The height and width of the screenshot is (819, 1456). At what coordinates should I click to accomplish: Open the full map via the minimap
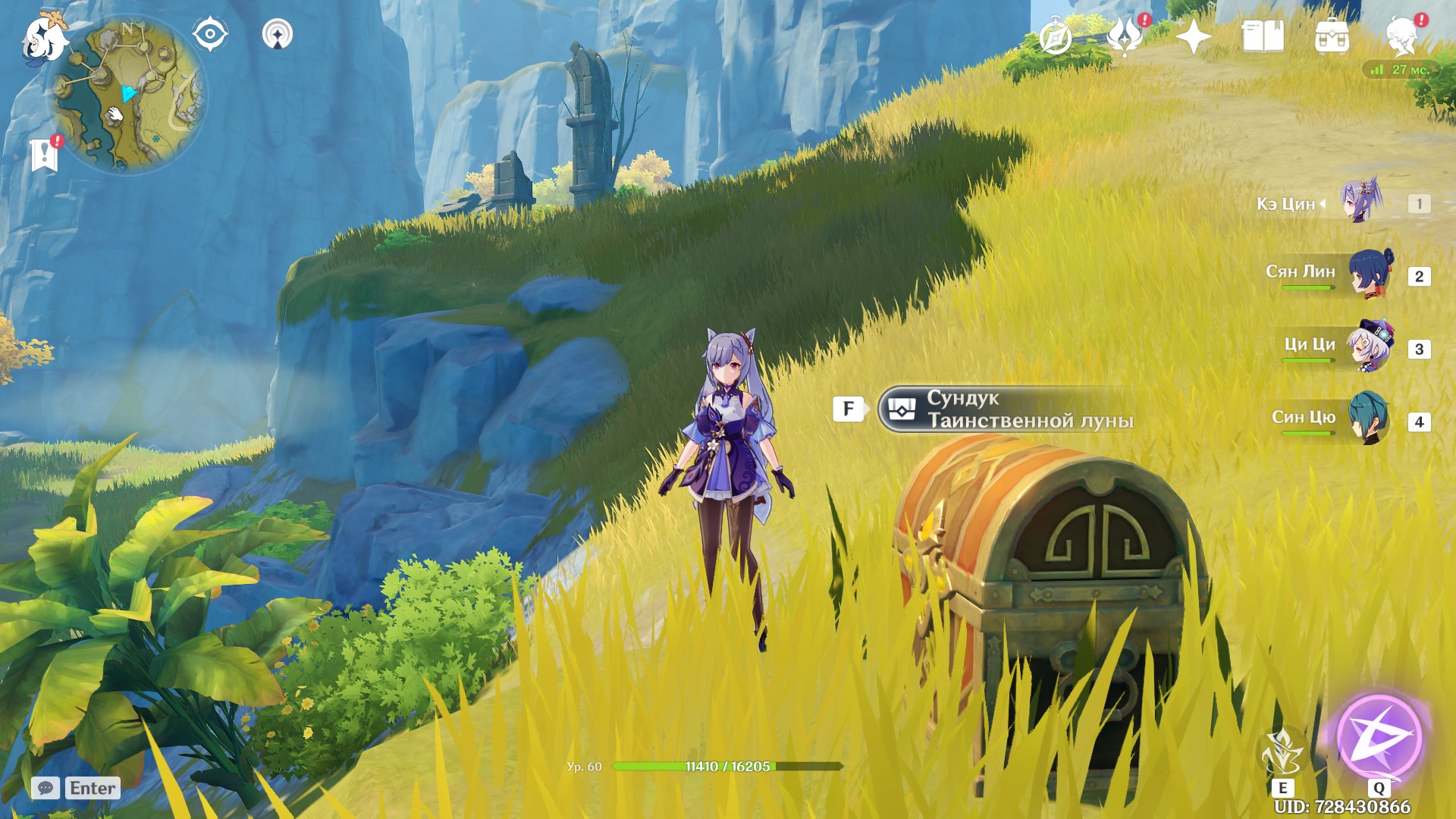click(x=129, y=91)
